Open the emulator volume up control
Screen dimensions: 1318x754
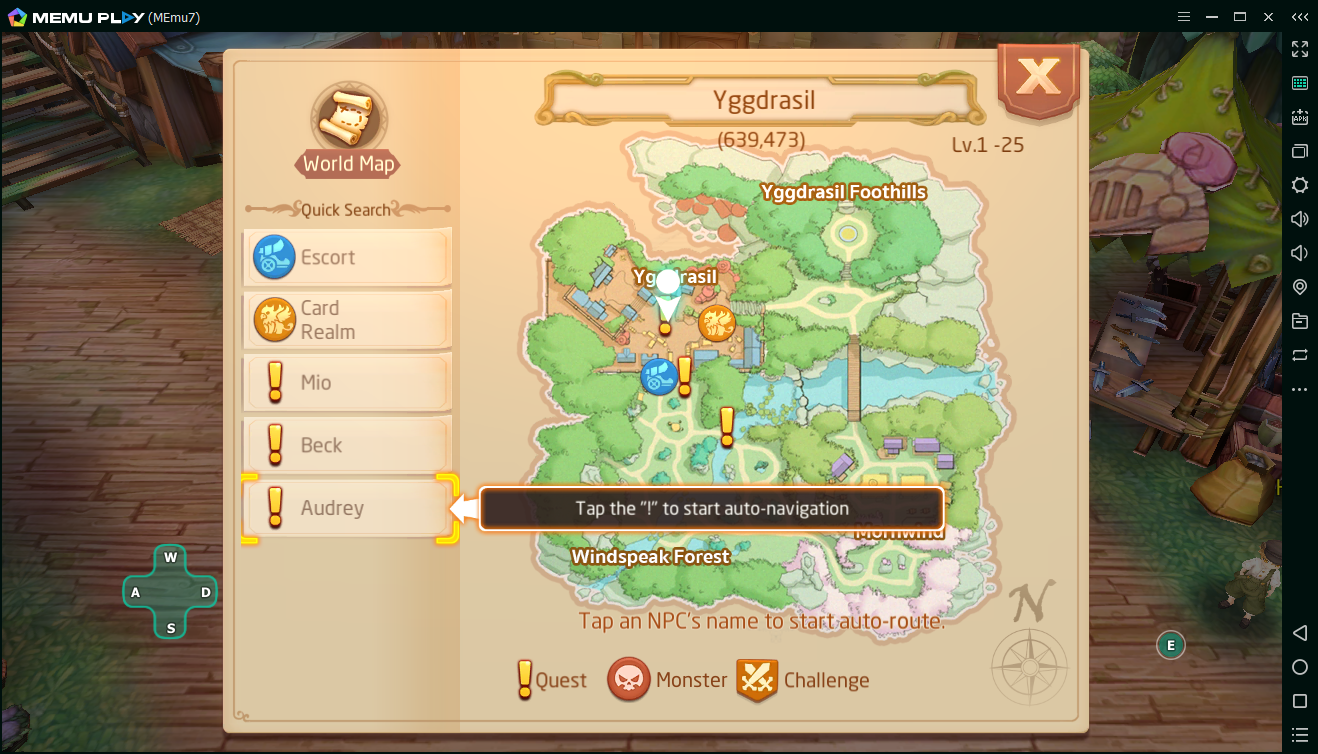1299,219
